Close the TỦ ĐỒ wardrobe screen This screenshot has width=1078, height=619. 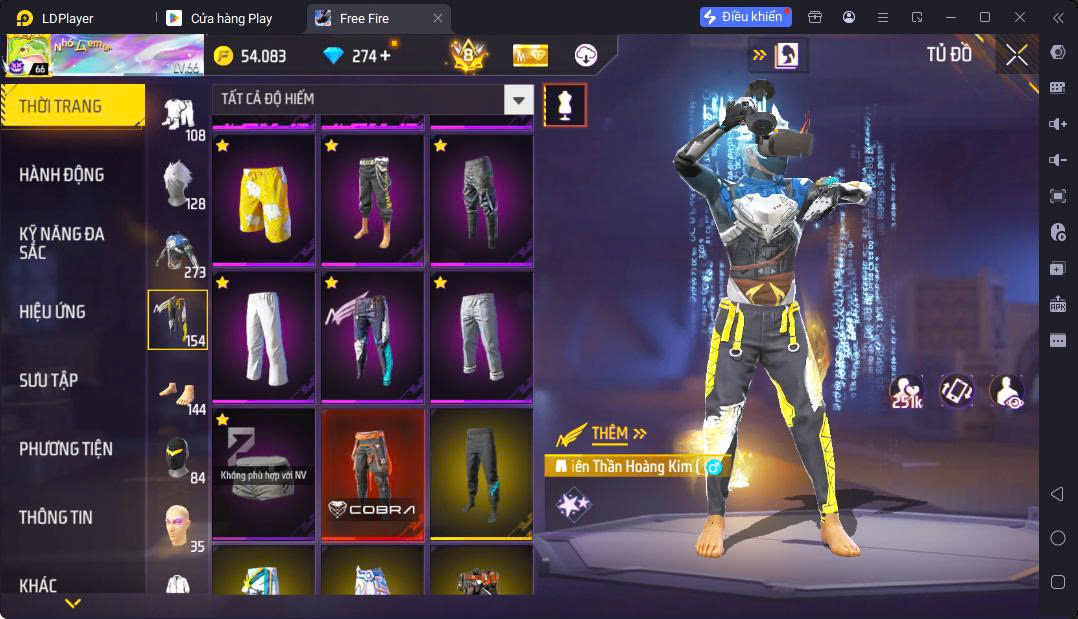1016,56
